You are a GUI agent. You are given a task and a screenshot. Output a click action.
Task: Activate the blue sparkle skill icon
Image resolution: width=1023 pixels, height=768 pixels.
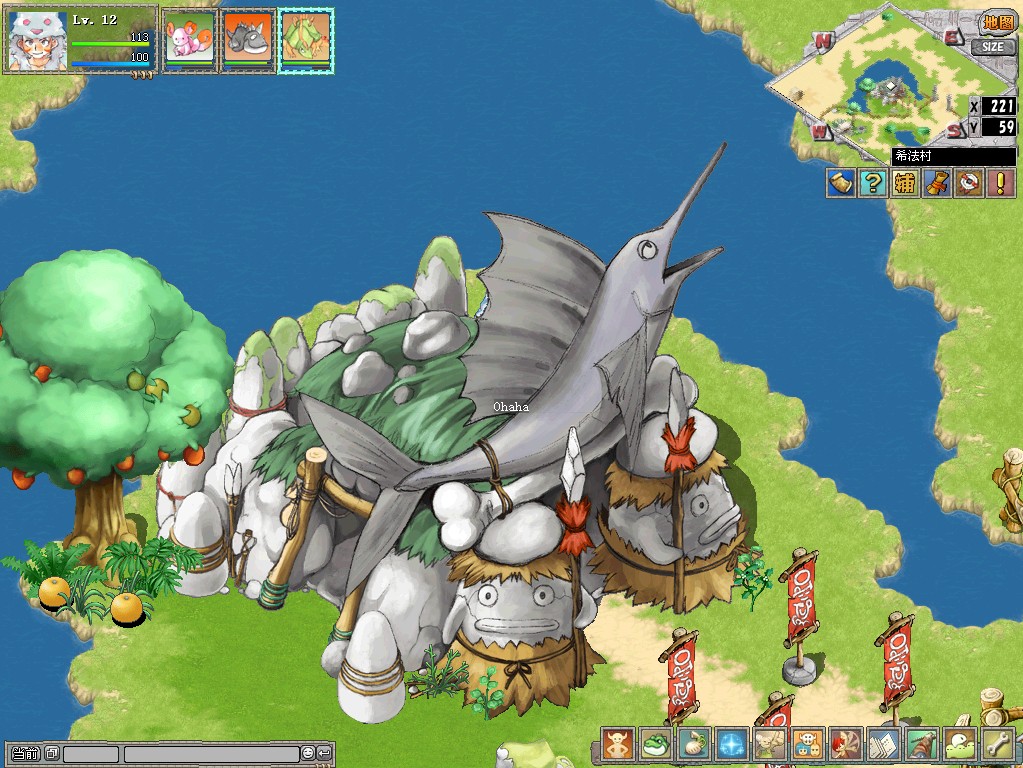click(x=731, y=744)
